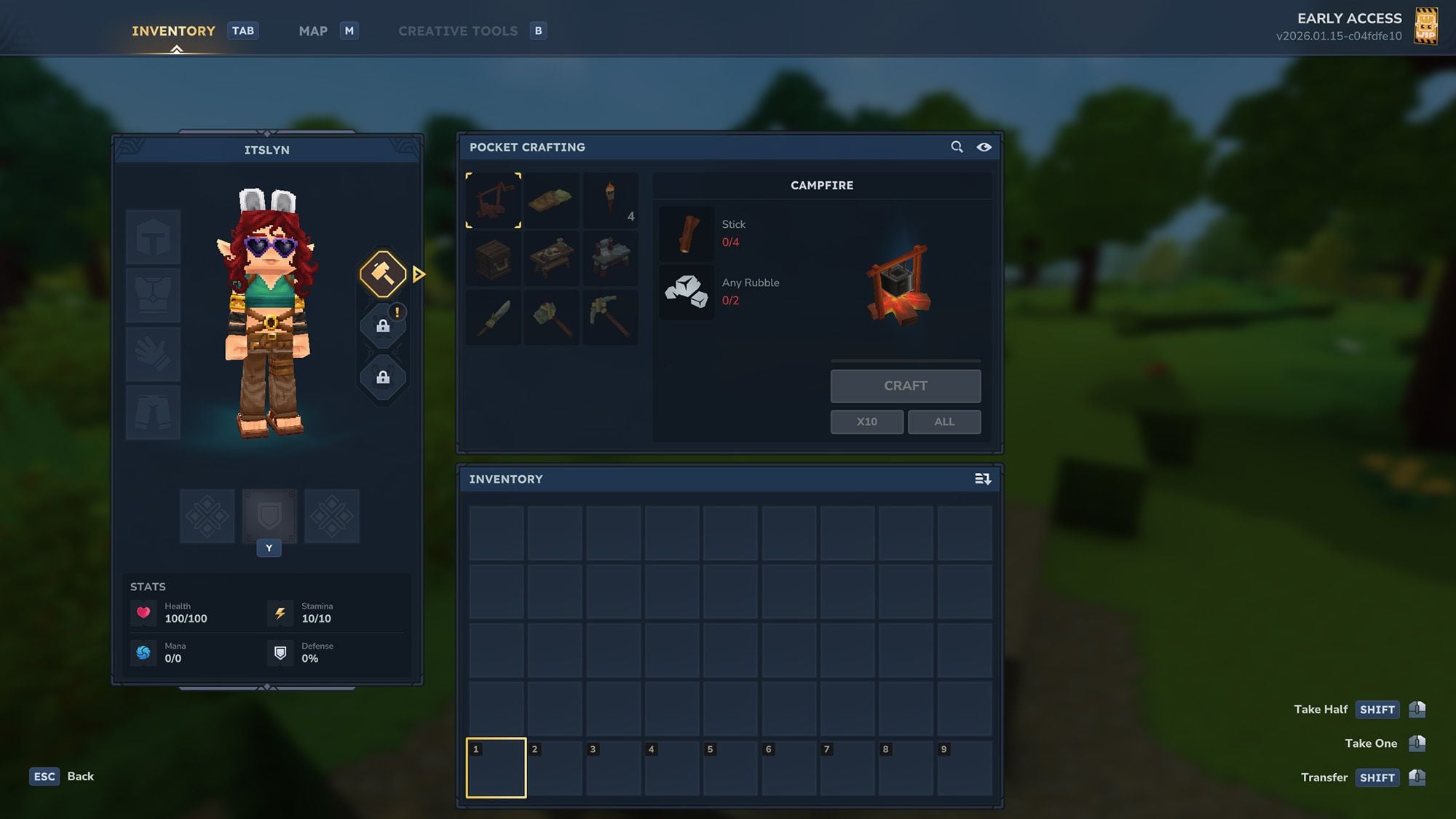Select the wooden Chest recipe
The width and height of the screenshot is (1456, 819).
pos(493,258)
